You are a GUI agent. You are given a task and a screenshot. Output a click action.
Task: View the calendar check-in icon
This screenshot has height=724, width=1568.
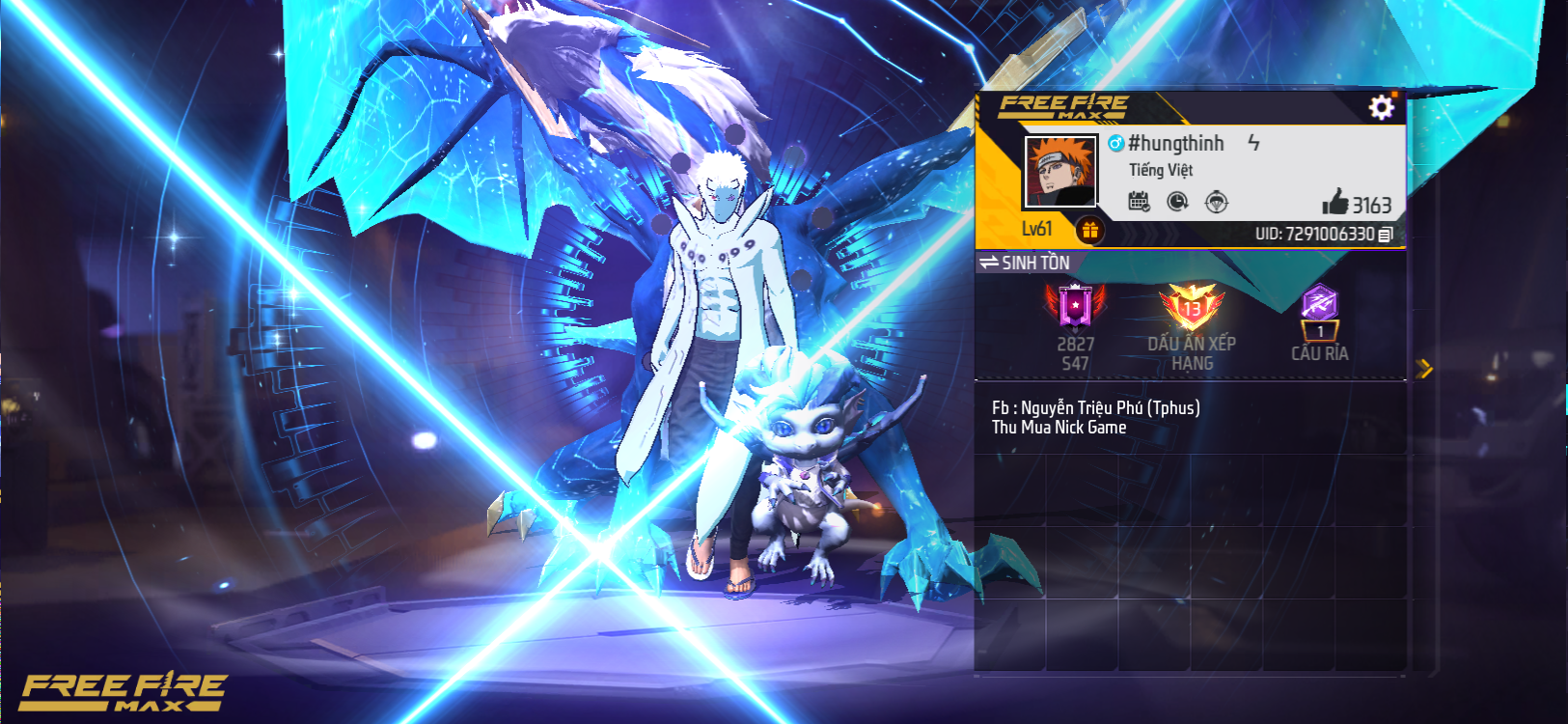tap(1139, 202)
